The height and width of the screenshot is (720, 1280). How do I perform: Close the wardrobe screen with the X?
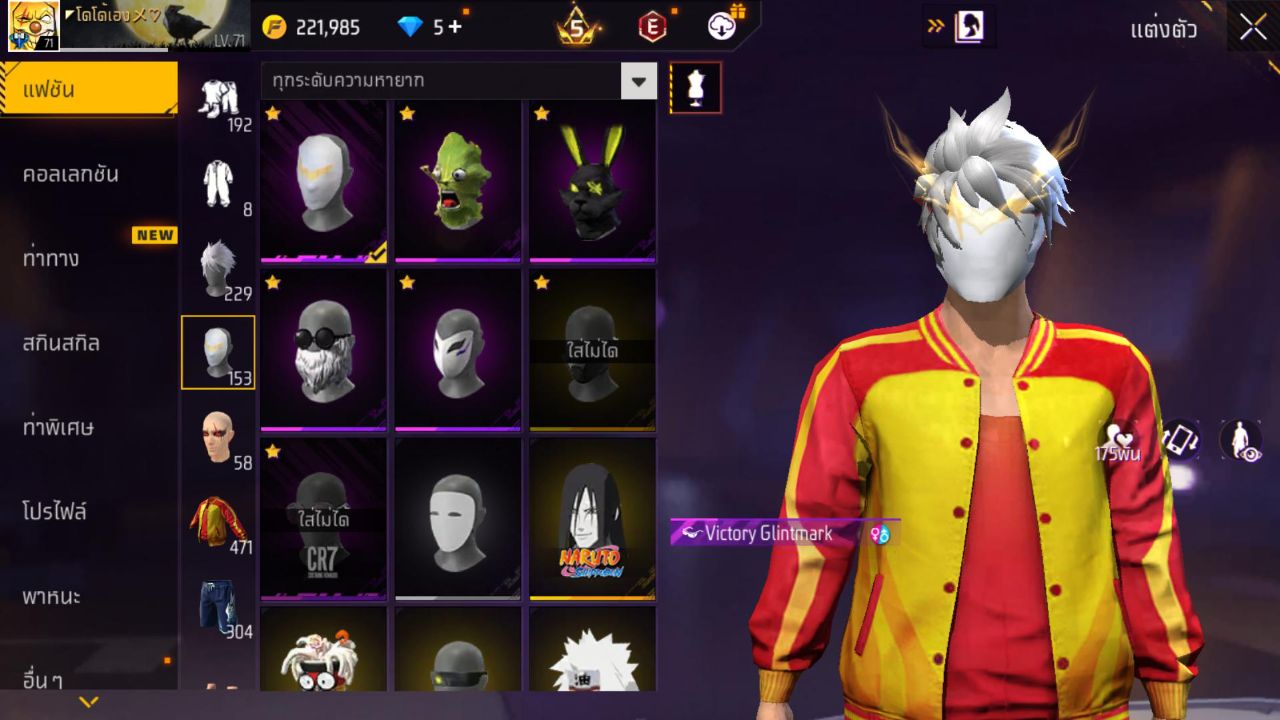(x=1252, y=27)
